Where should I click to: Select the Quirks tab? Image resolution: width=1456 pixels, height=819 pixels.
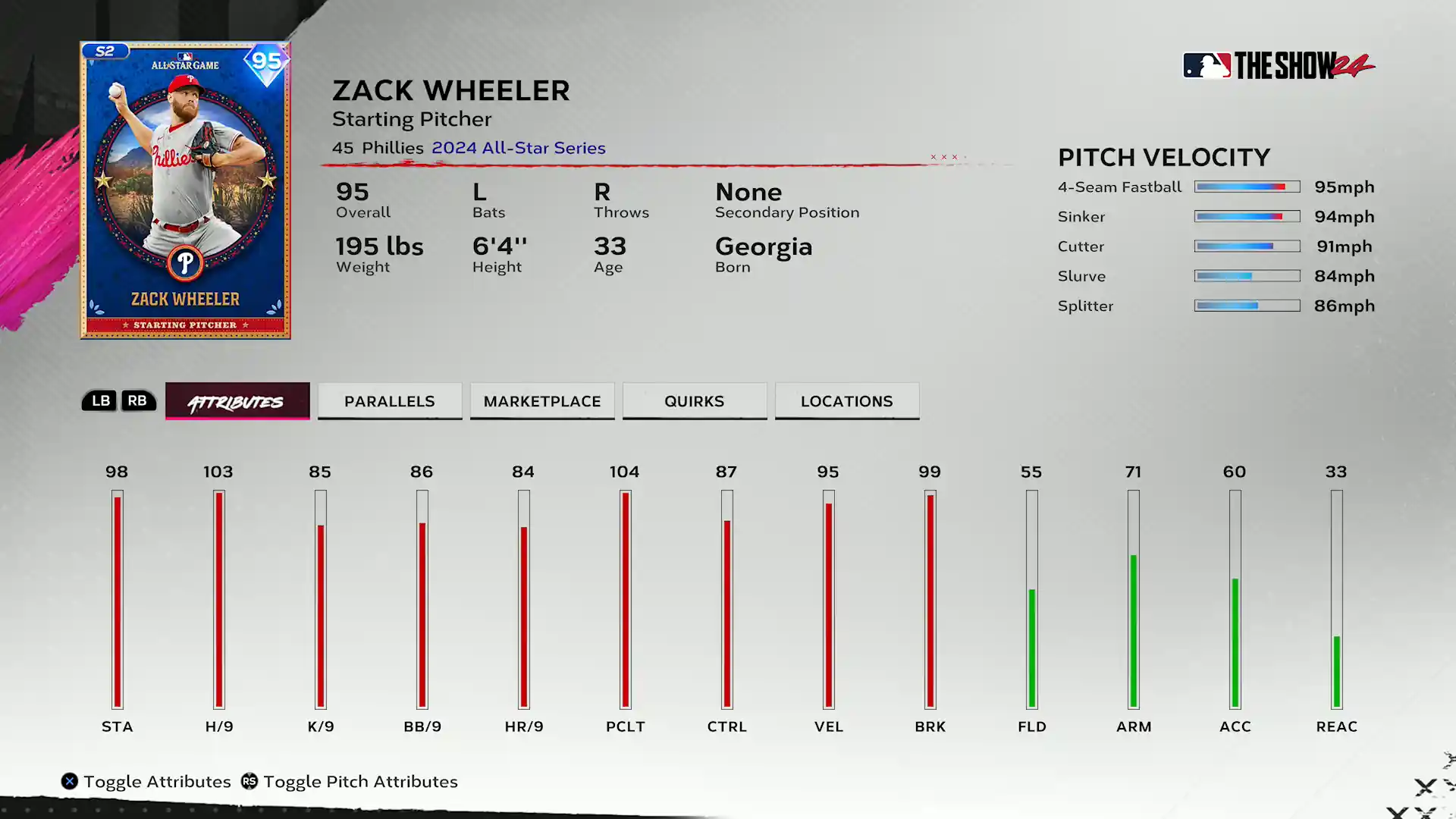click(695, 401)
